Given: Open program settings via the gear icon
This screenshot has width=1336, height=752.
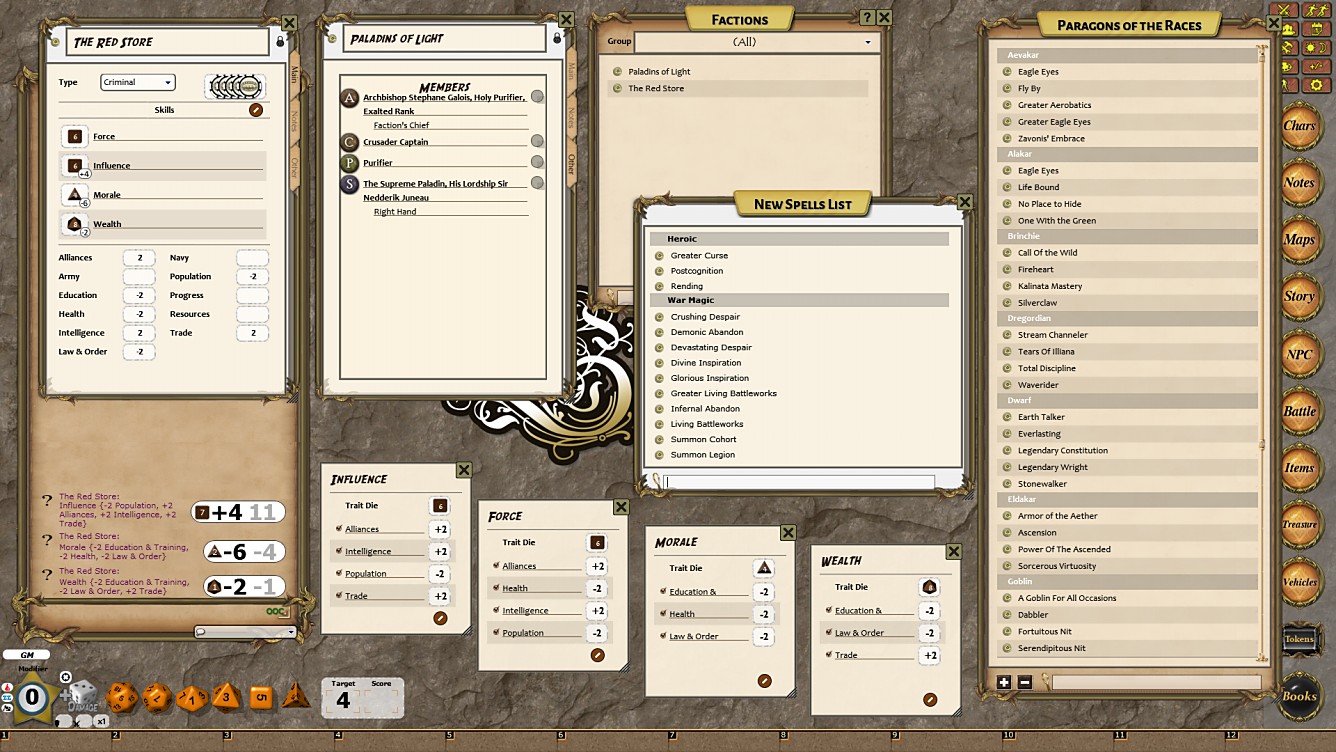Looking at the screenshot, I should 1316,84.
